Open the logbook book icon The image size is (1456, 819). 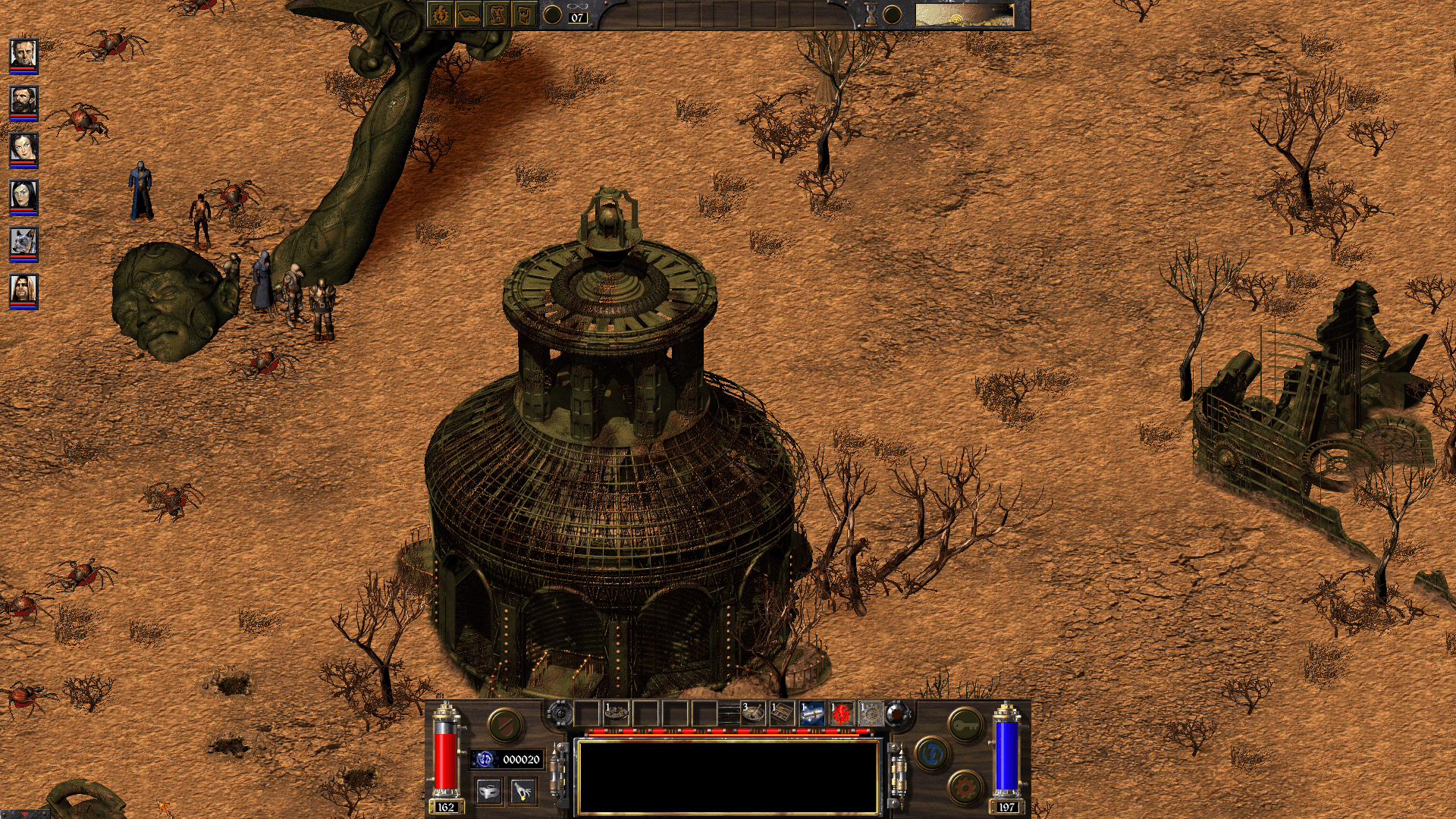point(468,15)
